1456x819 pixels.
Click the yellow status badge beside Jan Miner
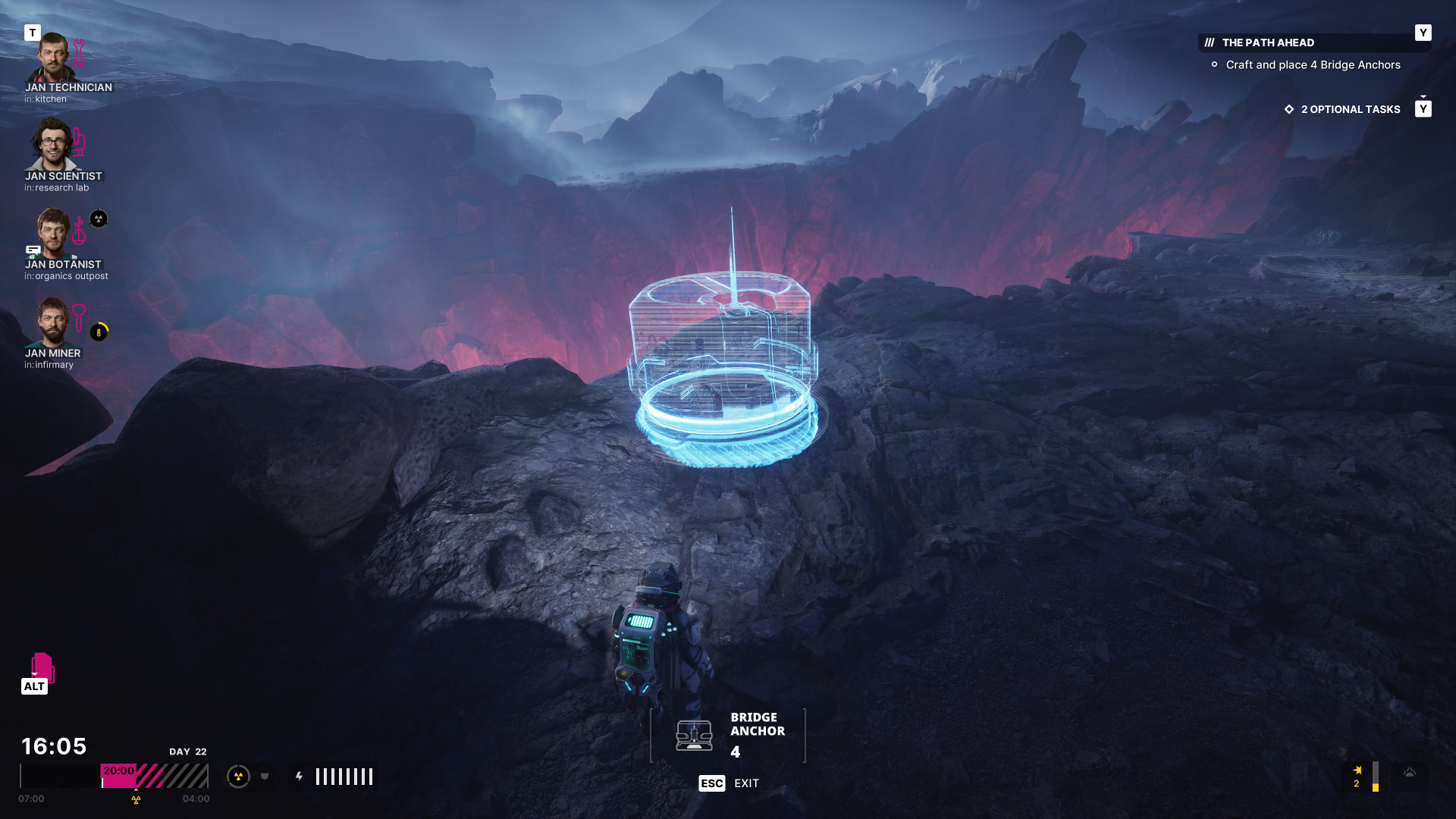click(99, 332)
